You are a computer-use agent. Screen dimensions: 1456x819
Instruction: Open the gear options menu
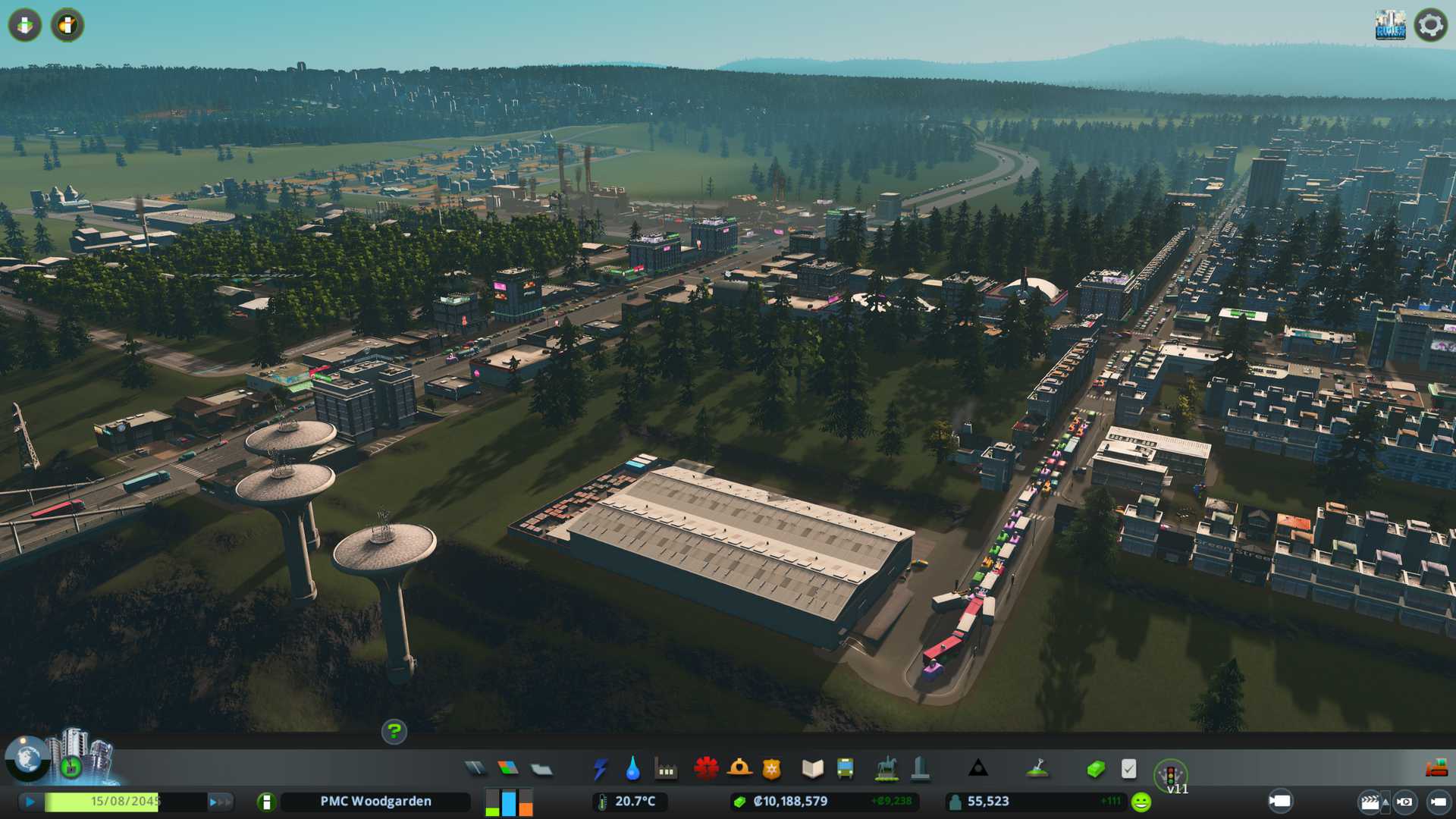coord(1430,25)
